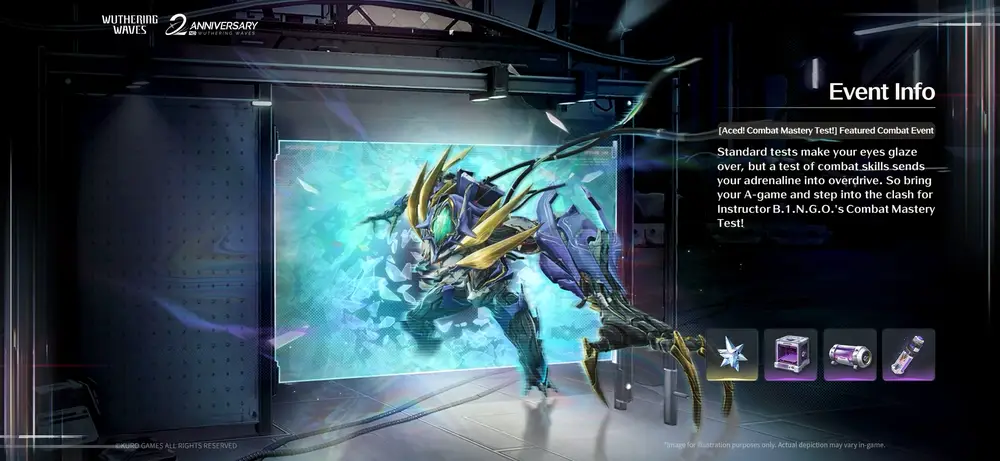The width and height of the screenshot is (1000, 461).
Task: View the purple vial potion reward
Action: pos(908,355)
